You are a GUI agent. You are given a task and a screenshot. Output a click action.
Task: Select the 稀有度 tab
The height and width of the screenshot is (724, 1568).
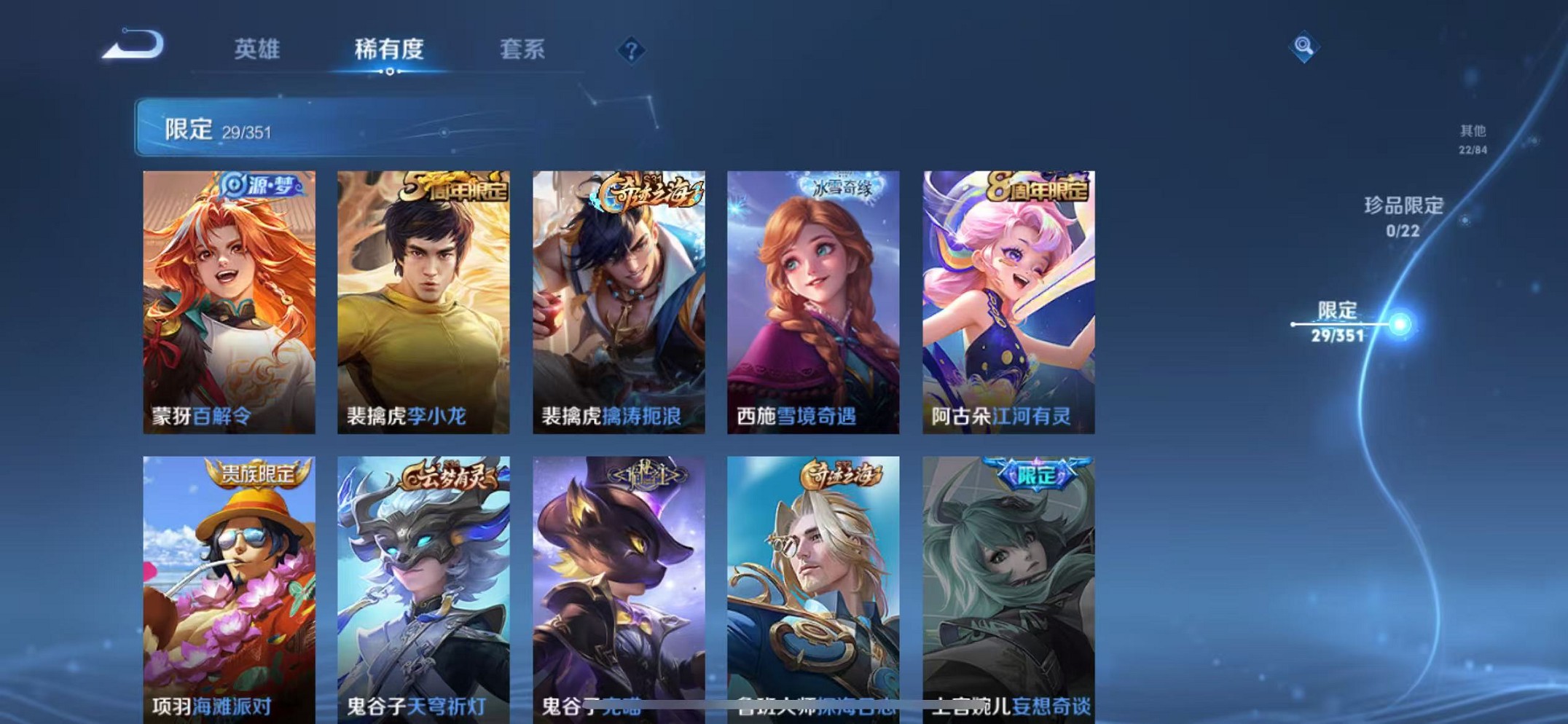coord(390,49)
